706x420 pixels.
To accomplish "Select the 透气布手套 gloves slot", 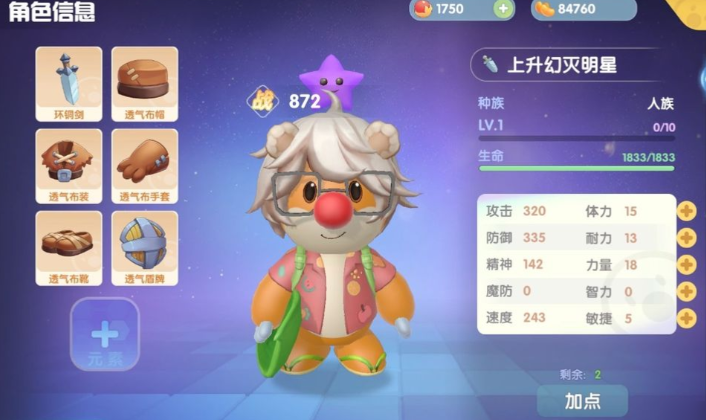I will tap(145, 165).
